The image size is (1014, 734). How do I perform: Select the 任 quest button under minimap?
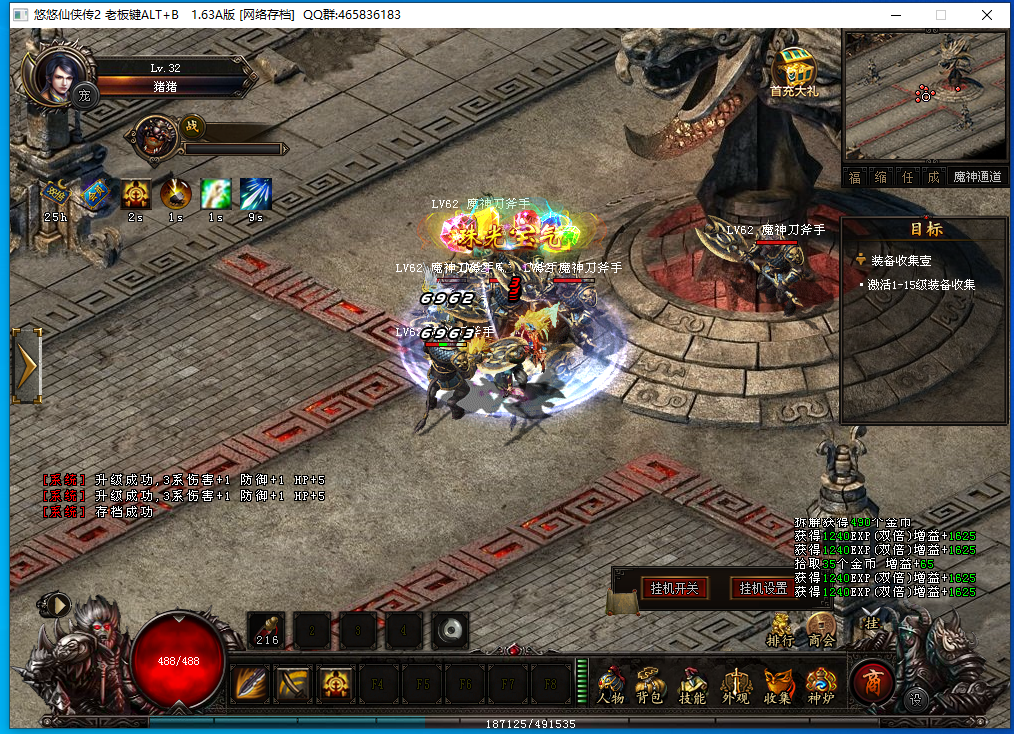tap(907, 177)
